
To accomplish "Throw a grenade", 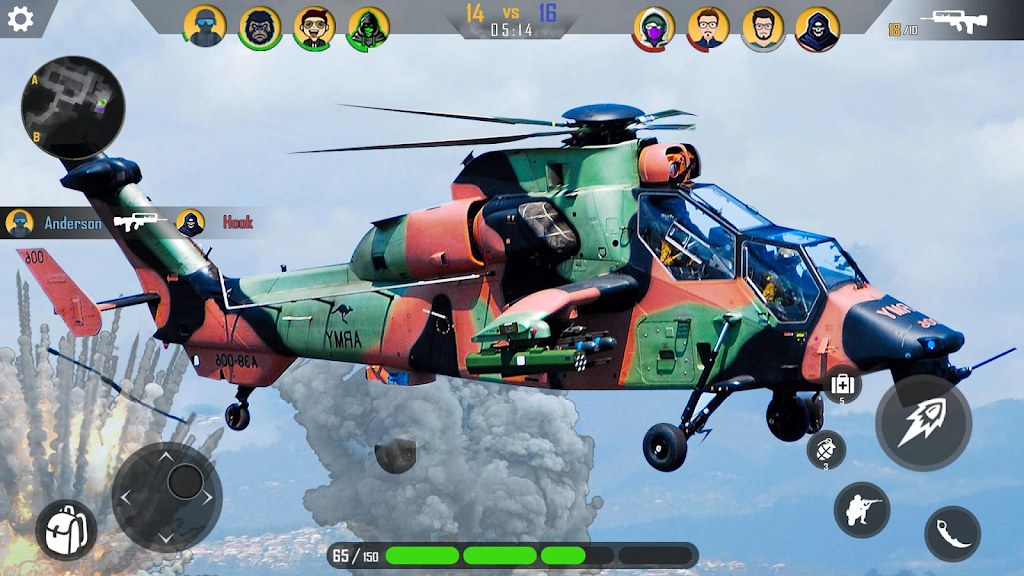I will click(826, 449).
